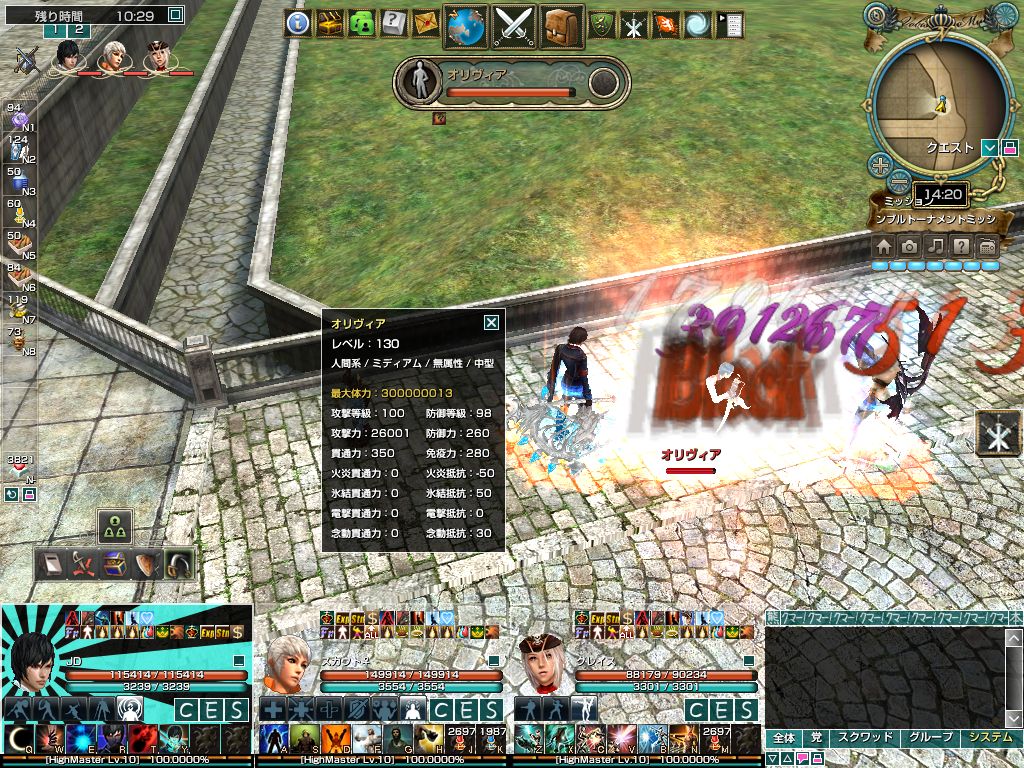Switch chat to the スクワッド tab
Image resolution: width=1024 pixels, height=768 pixels.
coord(864,738)
